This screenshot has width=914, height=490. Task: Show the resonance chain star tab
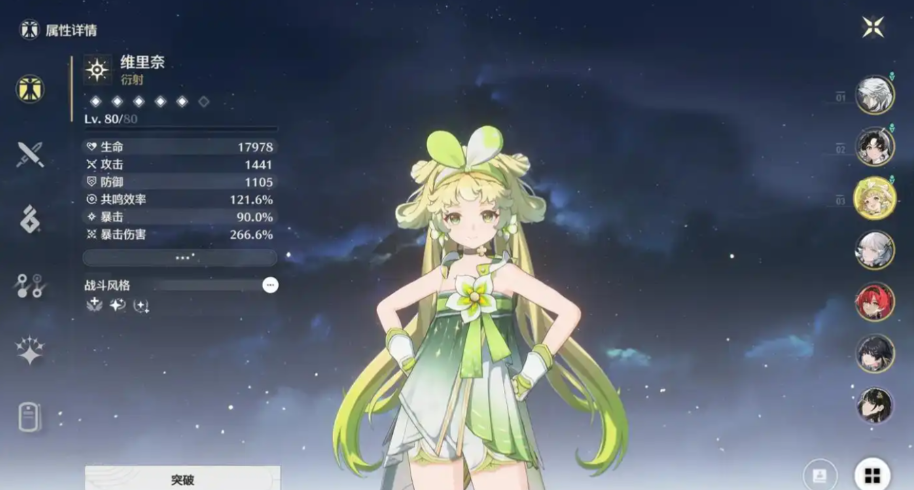point(30,350)
